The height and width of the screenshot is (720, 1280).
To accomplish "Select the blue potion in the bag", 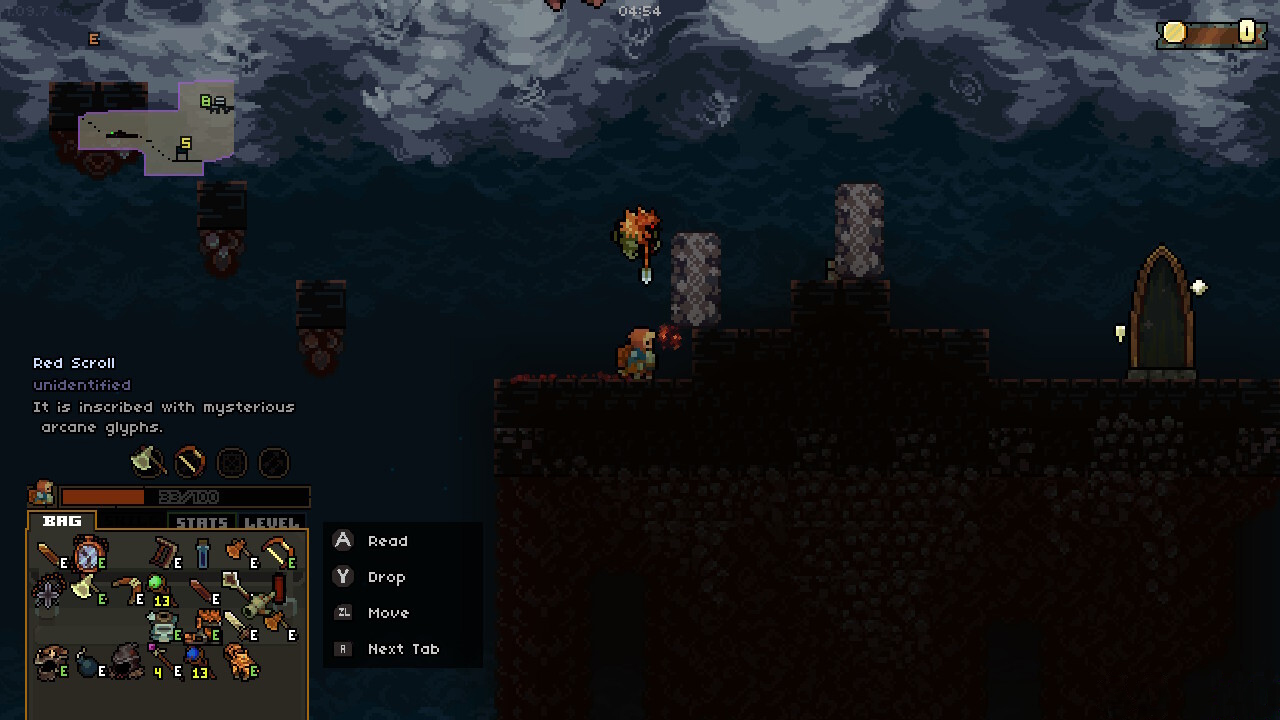I will [x=202, y=553].
